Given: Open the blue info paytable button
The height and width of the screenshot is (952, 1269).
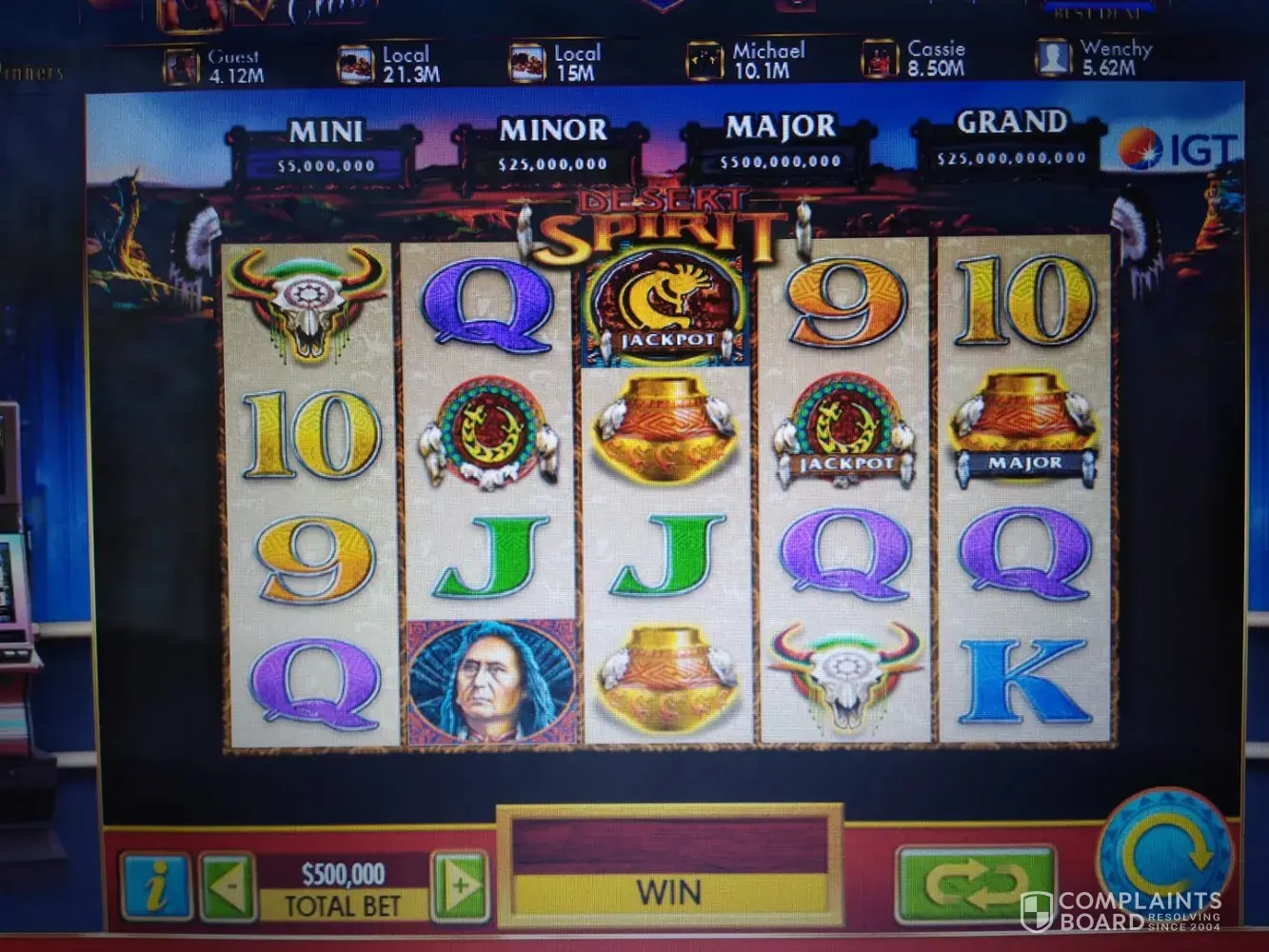Looking at the screenshot, I should pos(154,886).
